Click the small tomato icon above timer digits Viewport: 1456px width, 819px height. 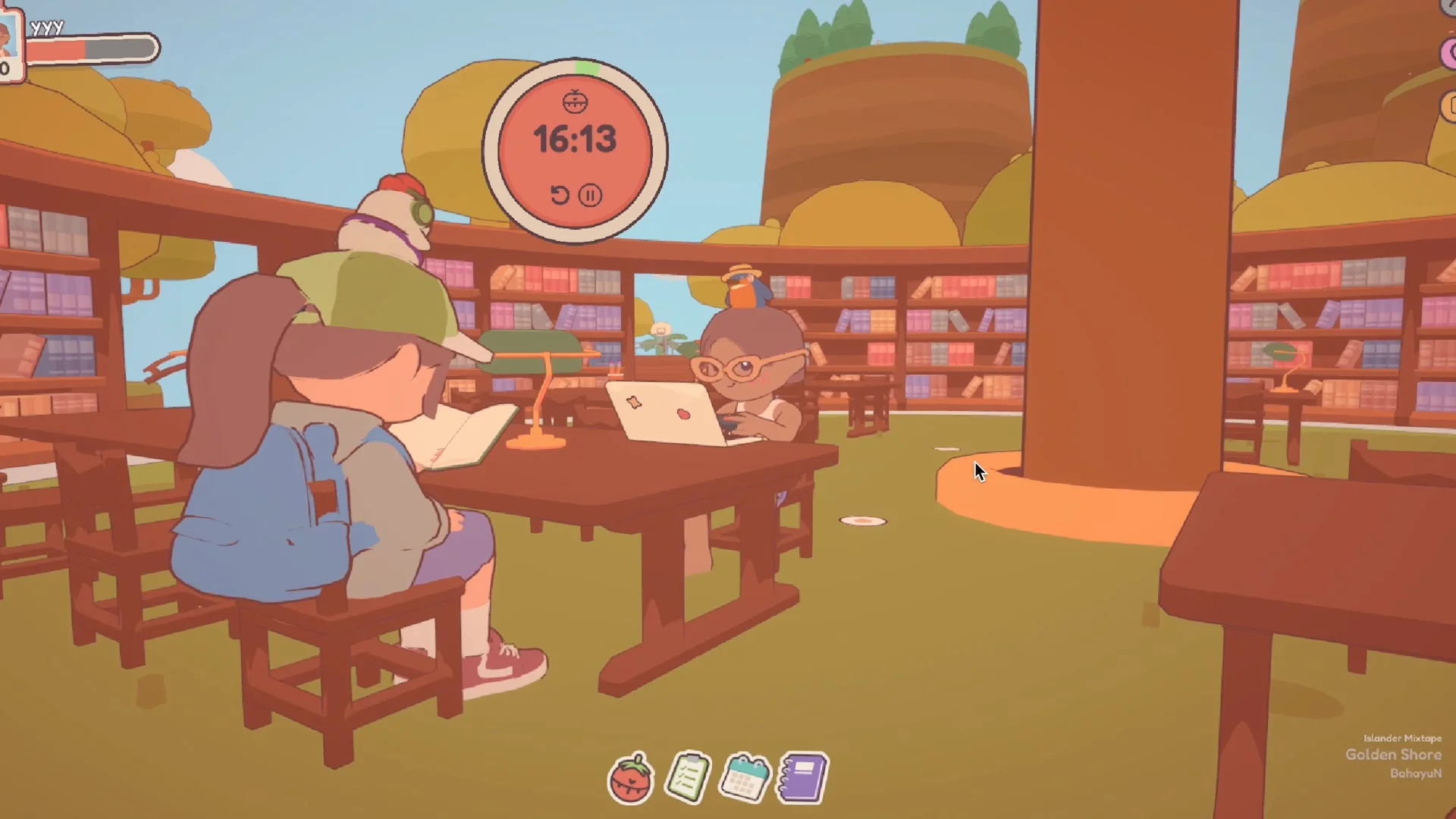coord(575,101)
